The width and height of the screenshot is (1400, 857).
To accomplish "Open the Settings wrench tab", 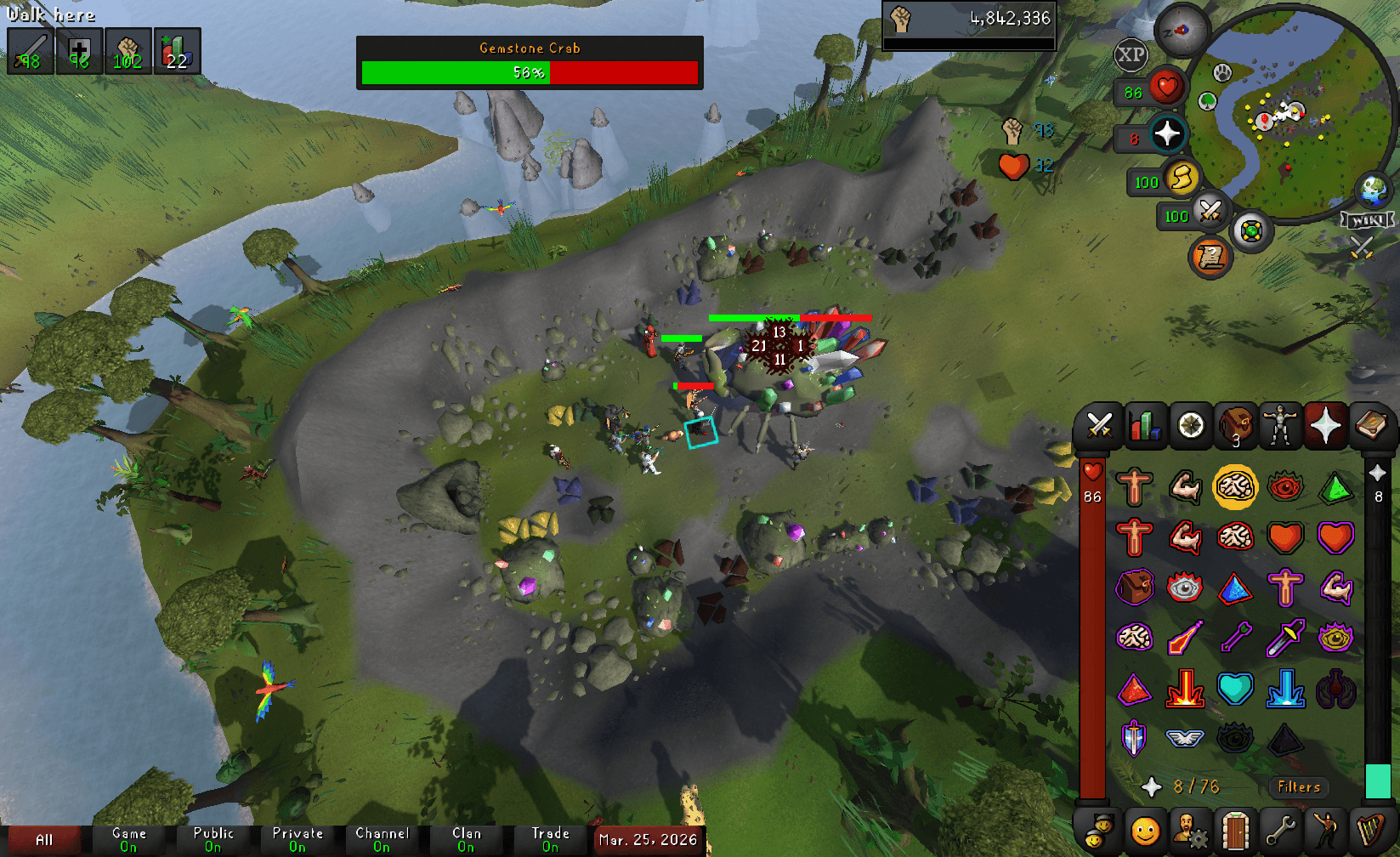I will click(x=1280, y=831).
